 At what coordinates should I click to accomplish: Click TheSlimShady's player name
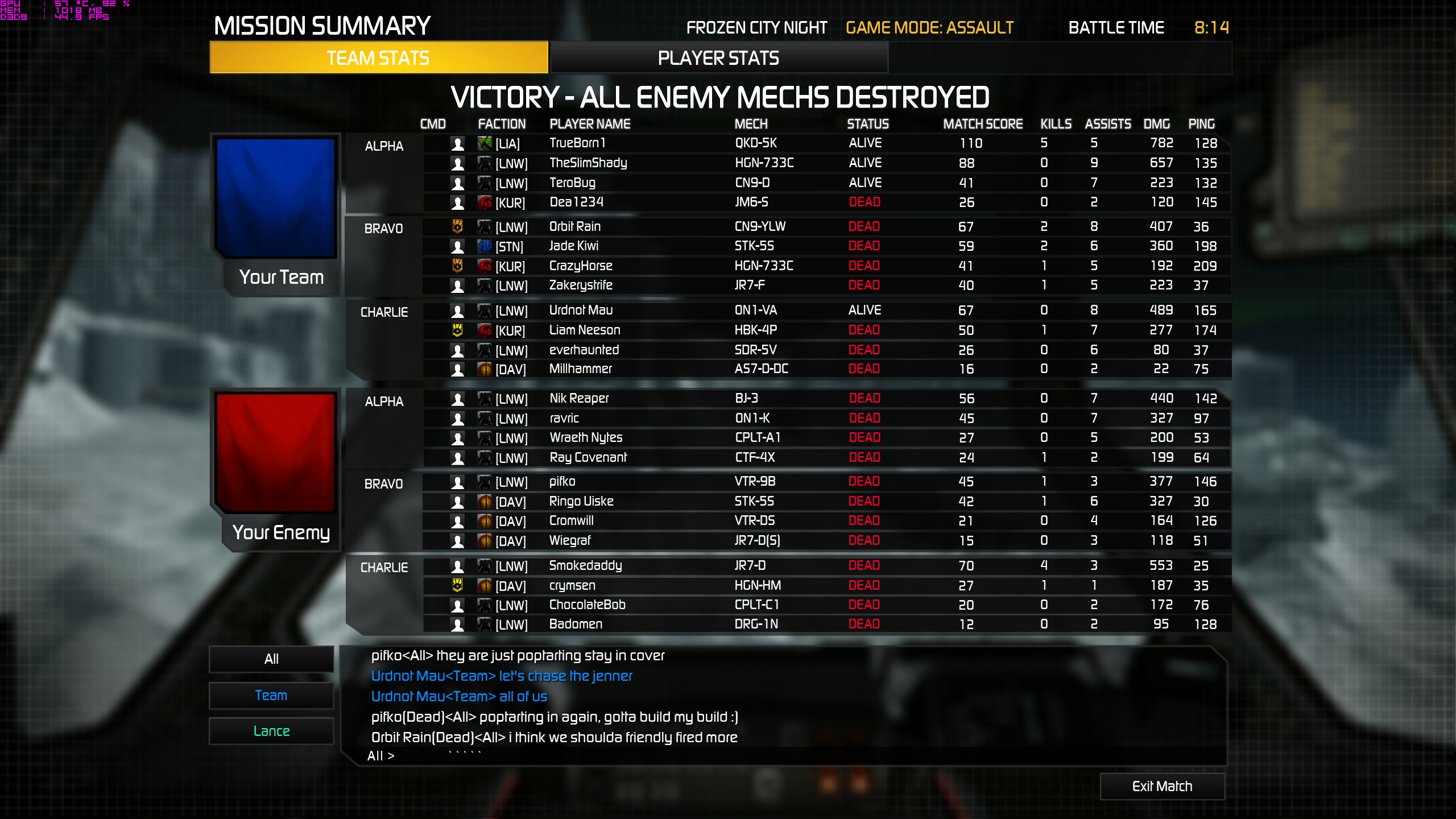[x=588, y=163]
